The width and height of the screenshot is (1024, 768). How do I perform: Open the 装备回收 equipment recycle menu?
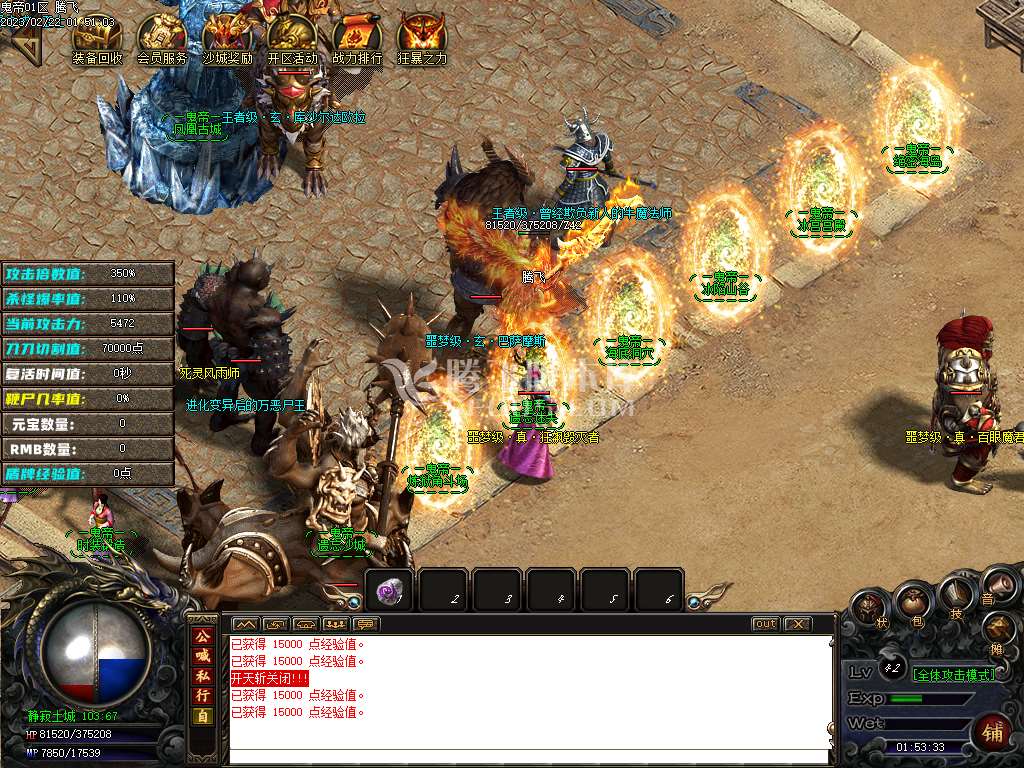point(97,38)
